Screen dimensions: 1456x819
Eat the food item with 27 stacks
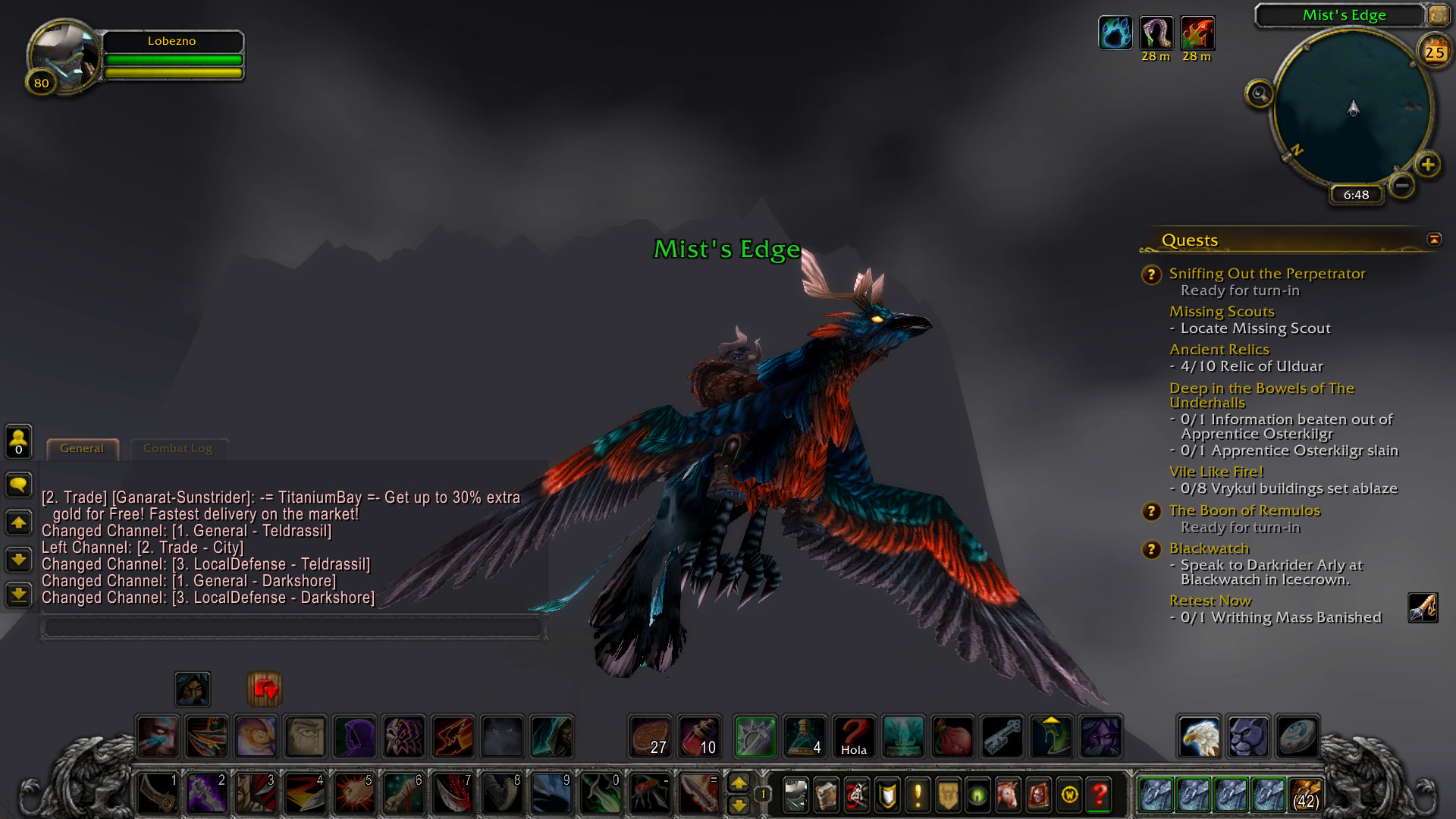click(651, 736)
